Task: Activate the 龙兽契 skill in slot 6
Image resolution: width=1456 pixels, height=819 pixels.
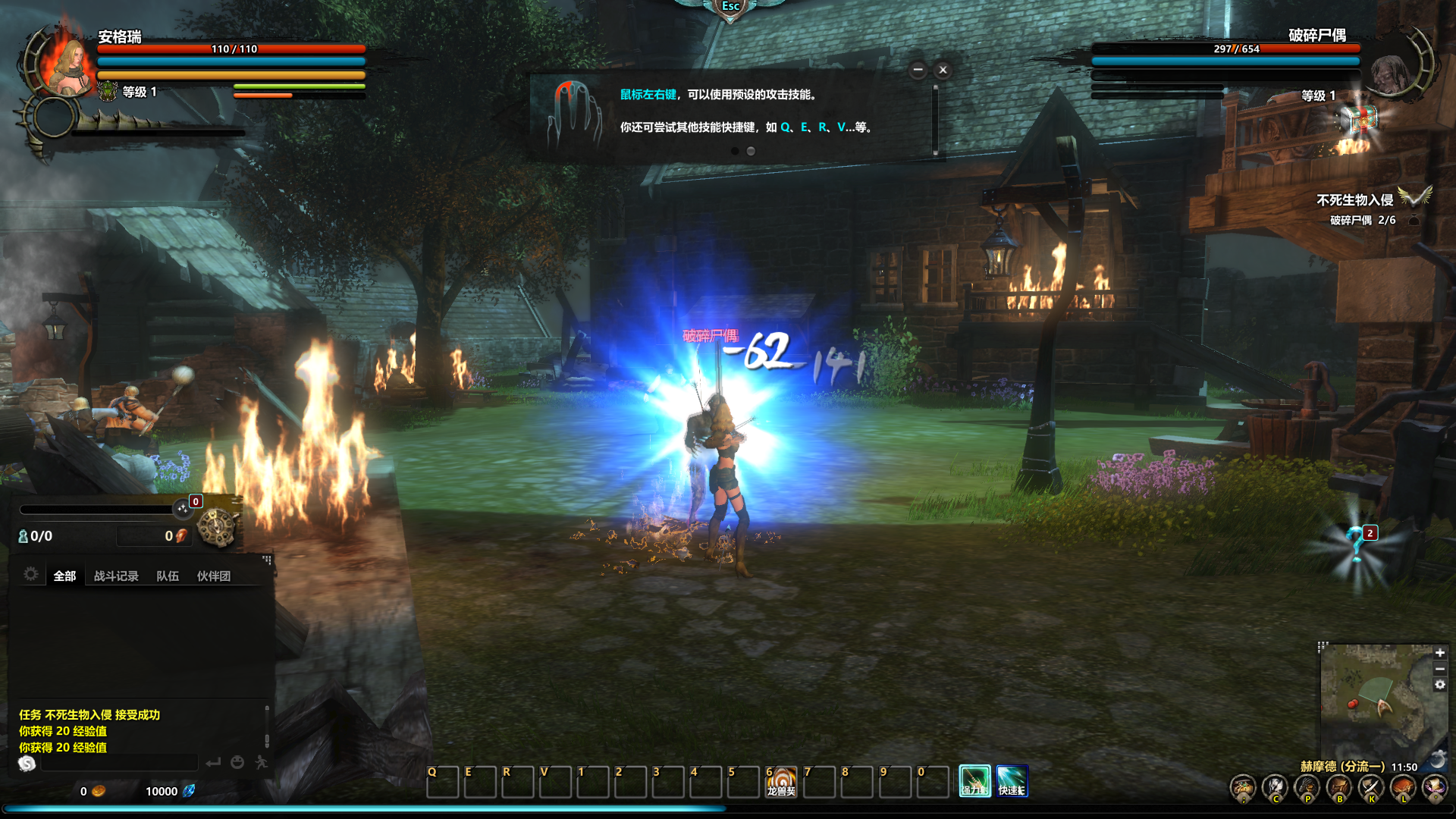Action: coord(781,782)
